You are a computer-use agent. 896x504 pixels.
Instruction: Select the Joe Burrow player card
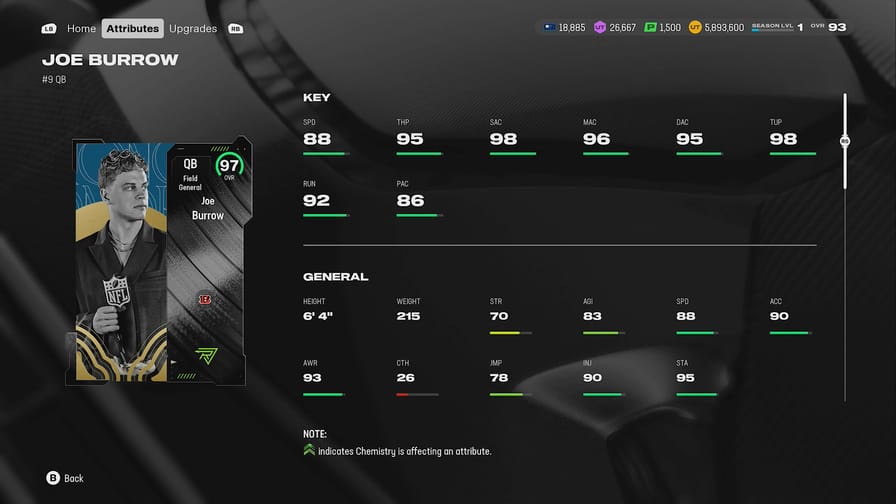[160, 262]
